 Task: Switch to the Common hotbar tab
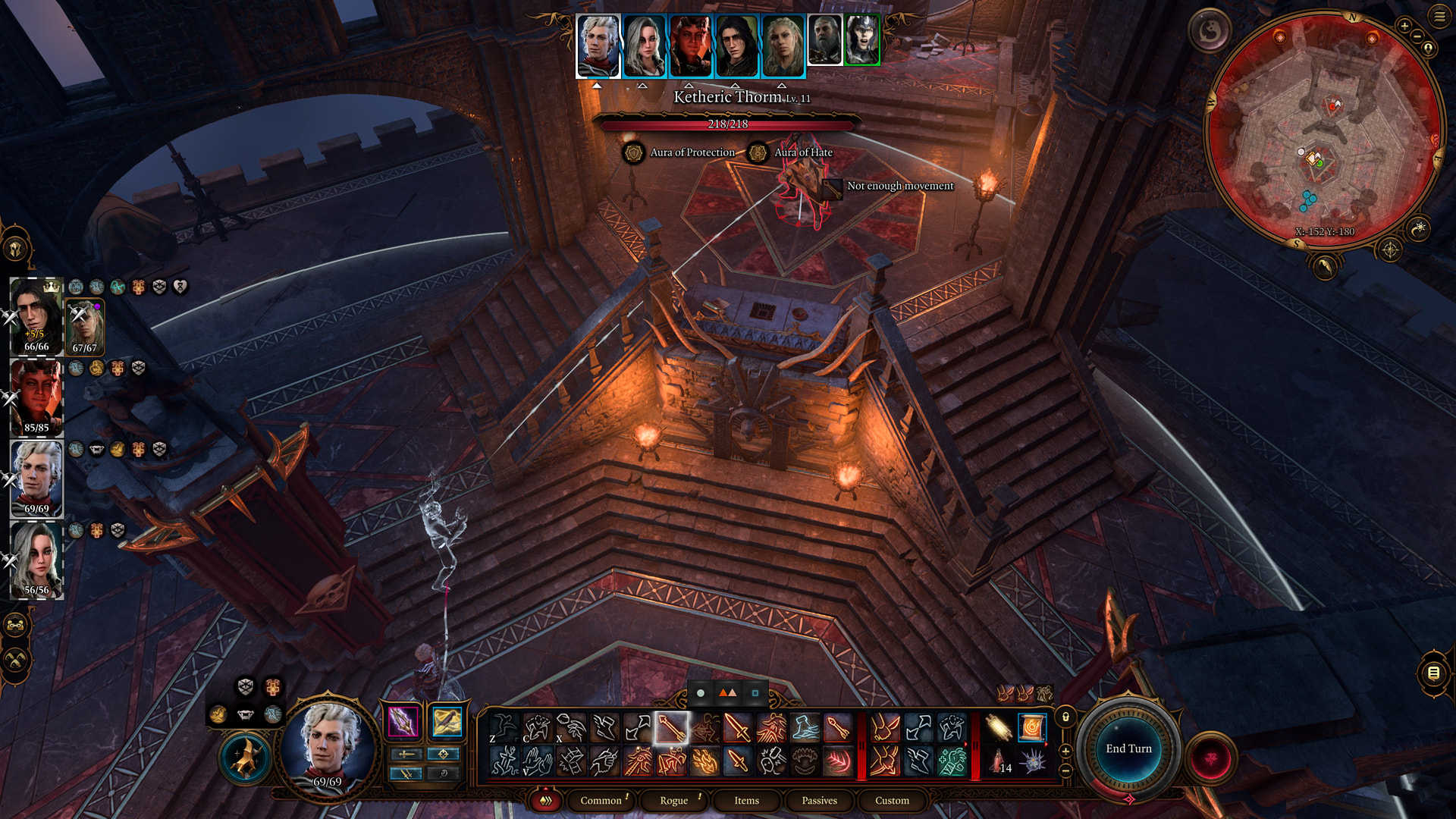pos(601,801)
